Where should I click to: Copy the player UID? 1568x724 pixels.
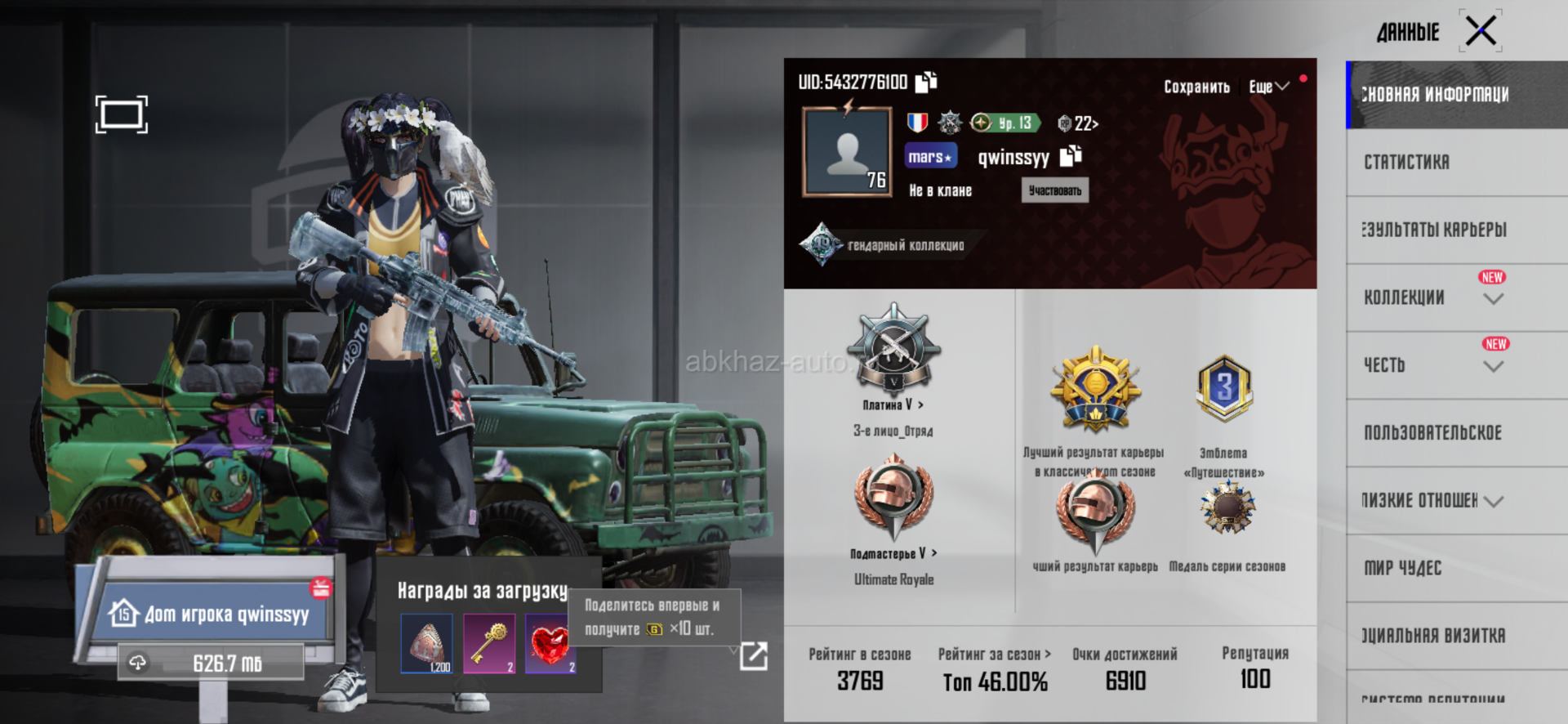coord(926,82)
